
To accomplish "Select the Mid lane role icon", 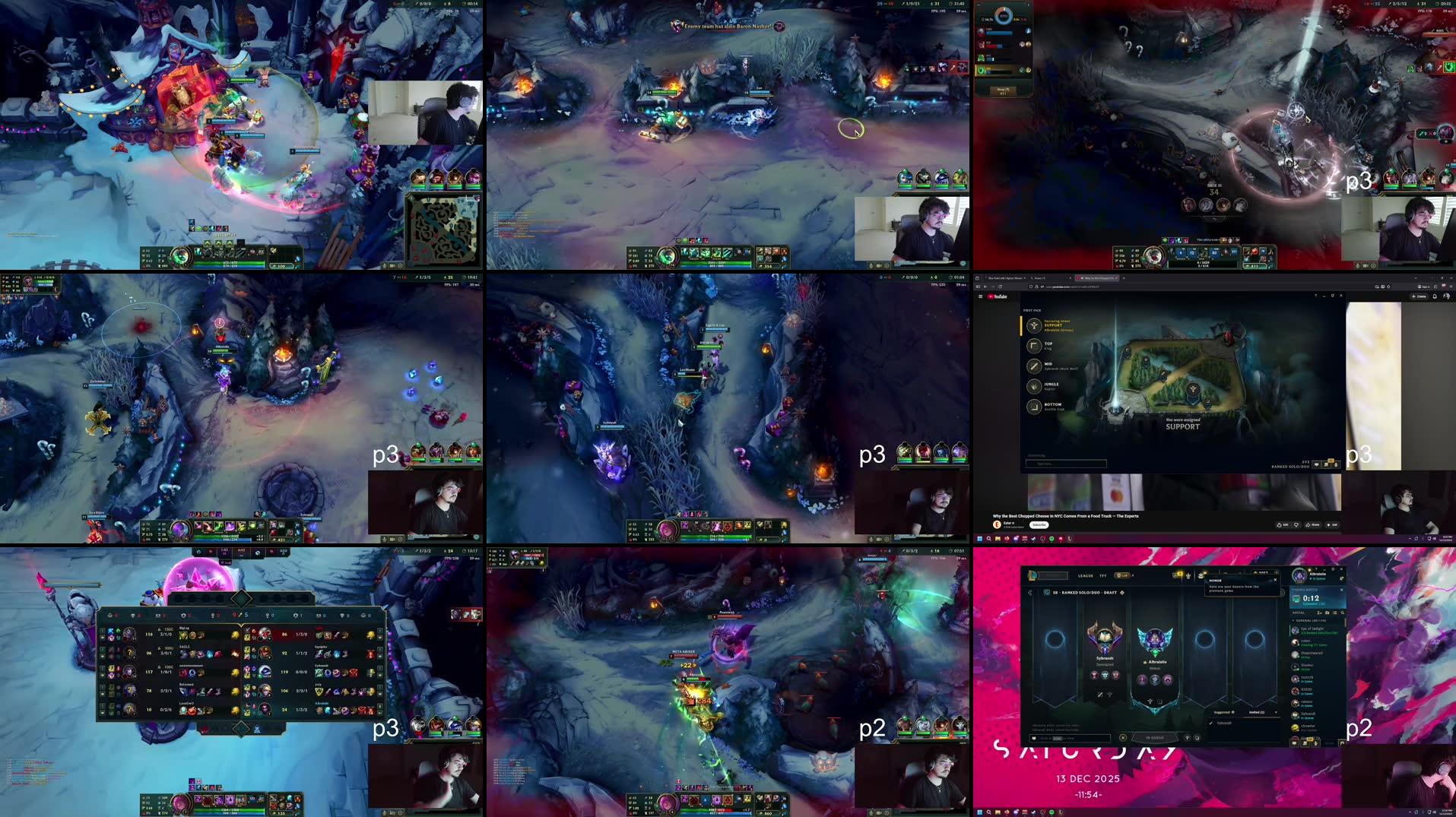I will [1034, 367].
